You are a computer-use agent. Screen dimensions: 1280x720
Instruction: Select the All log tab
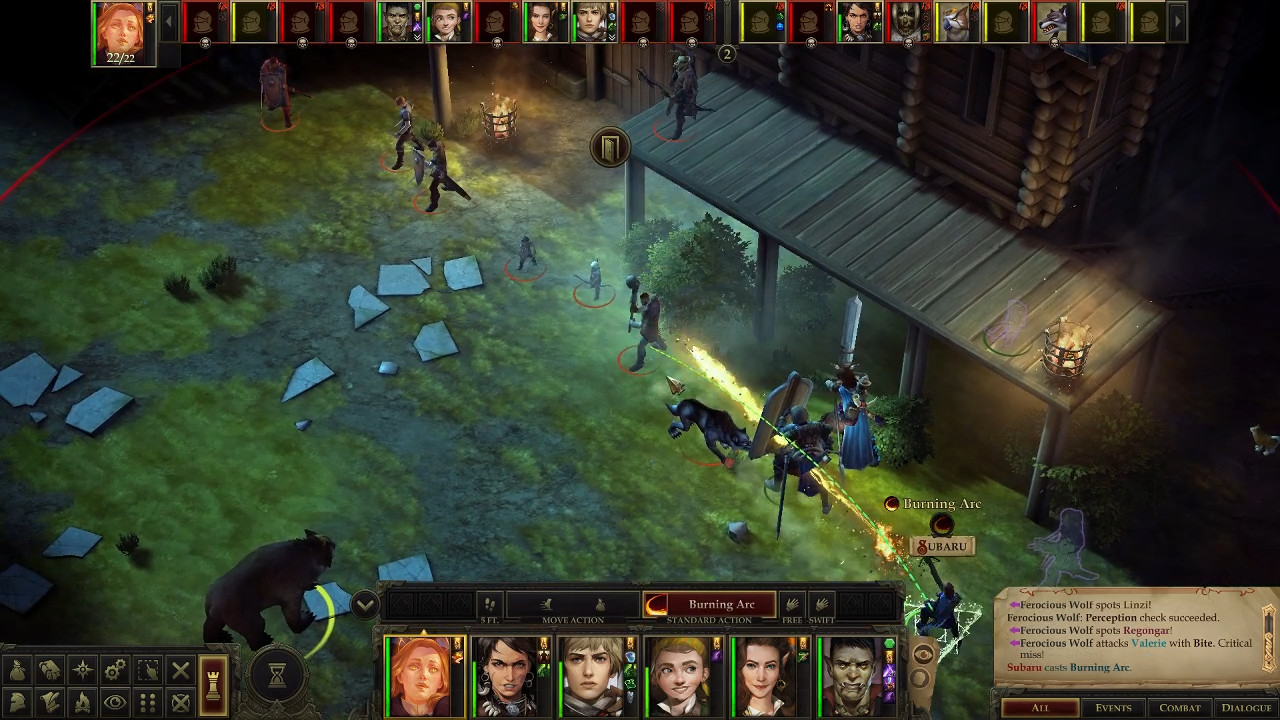tap(1040, 708)
